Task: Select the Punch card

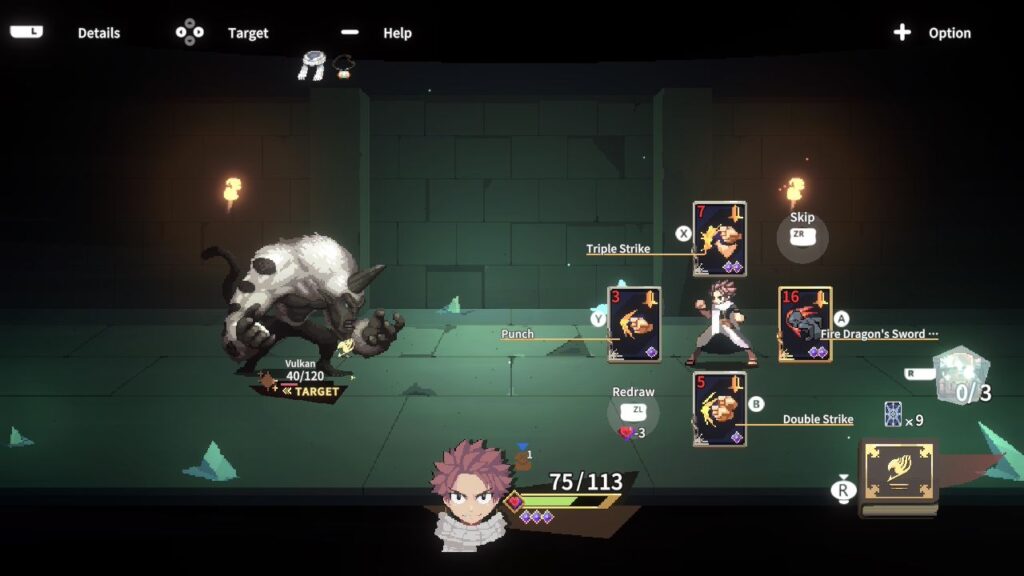Action: (x=633, y=324)
